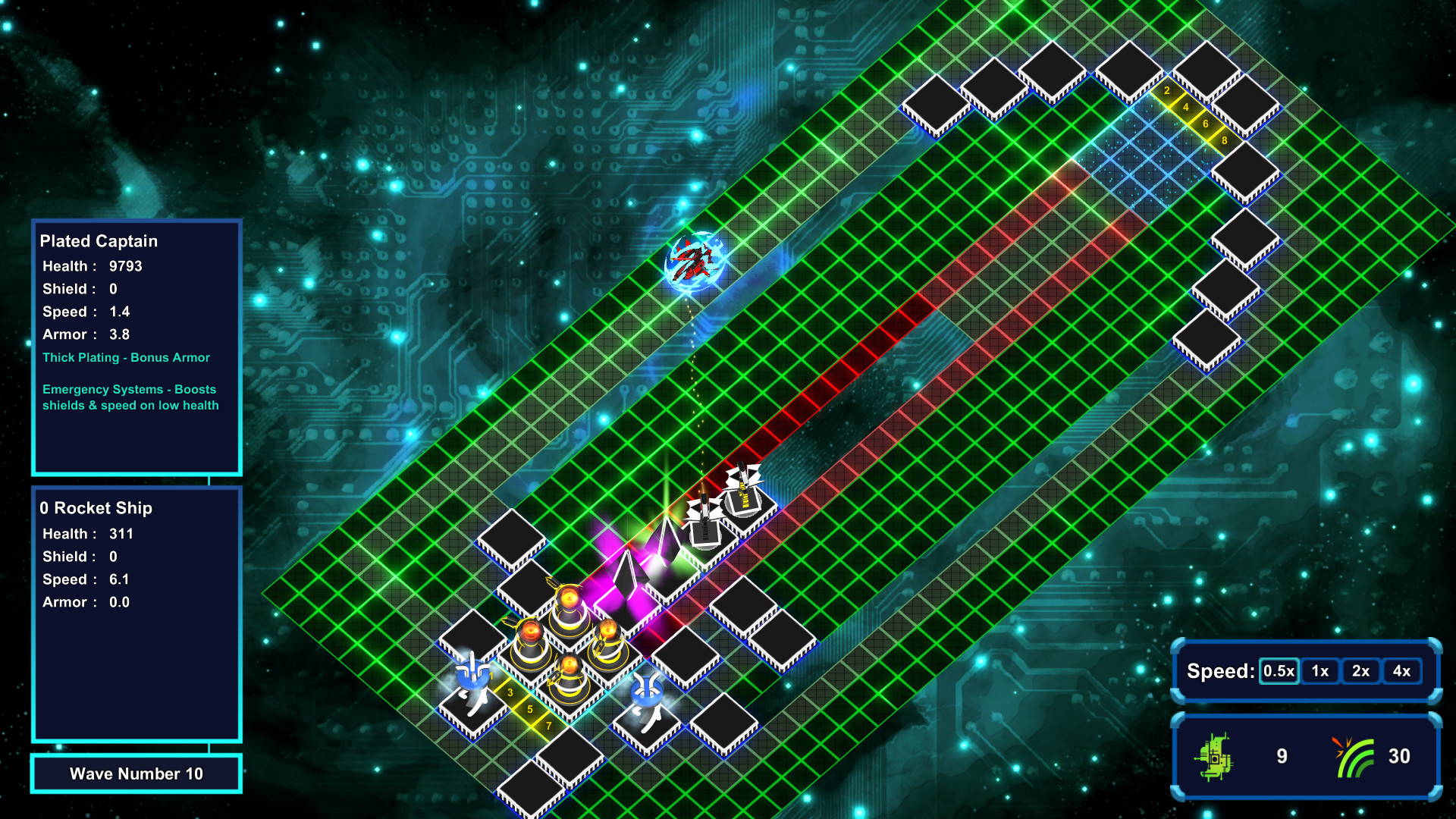The image size is (1456, 819).
Task: Switch to 2x game speed
Action: (x=1361, y=670)
